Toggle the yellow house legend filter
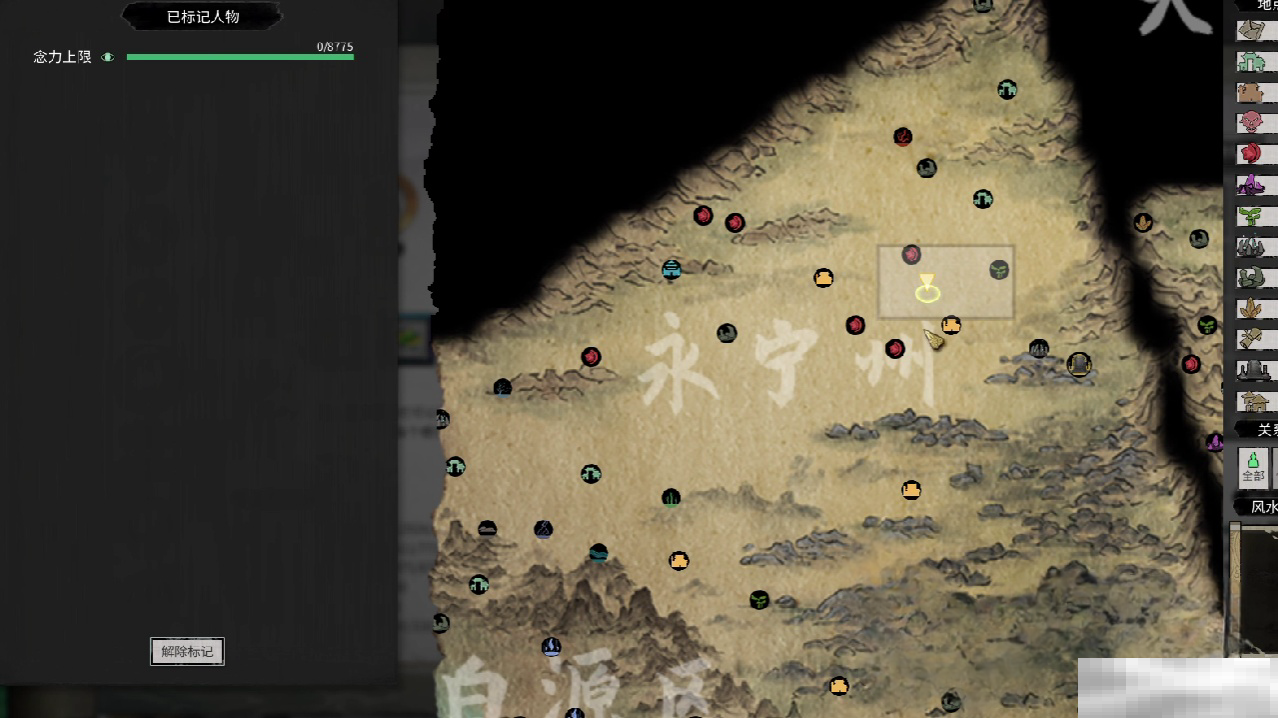This screenshot has height=718, width=1278. pyautogui.click(x=1252, y=401)
